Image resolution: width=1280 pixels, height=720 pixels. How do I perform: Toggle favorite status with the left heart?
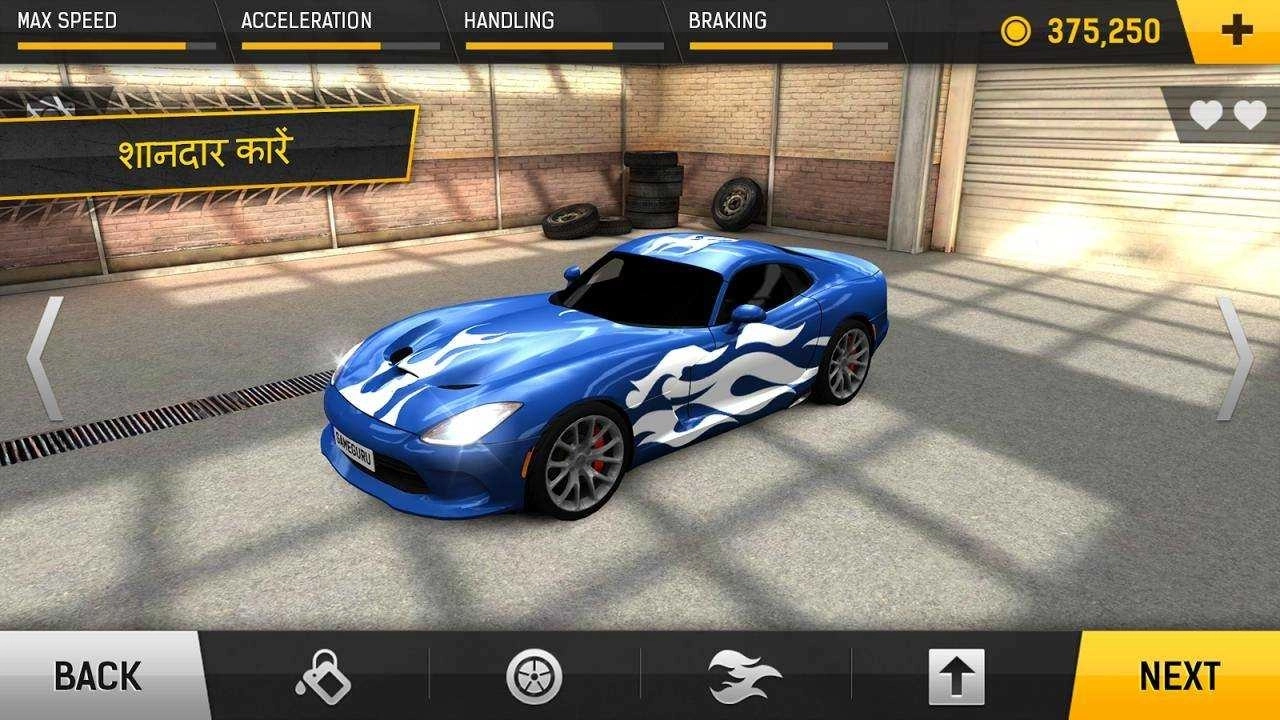pyautogui.click(x=1204, y=116)
